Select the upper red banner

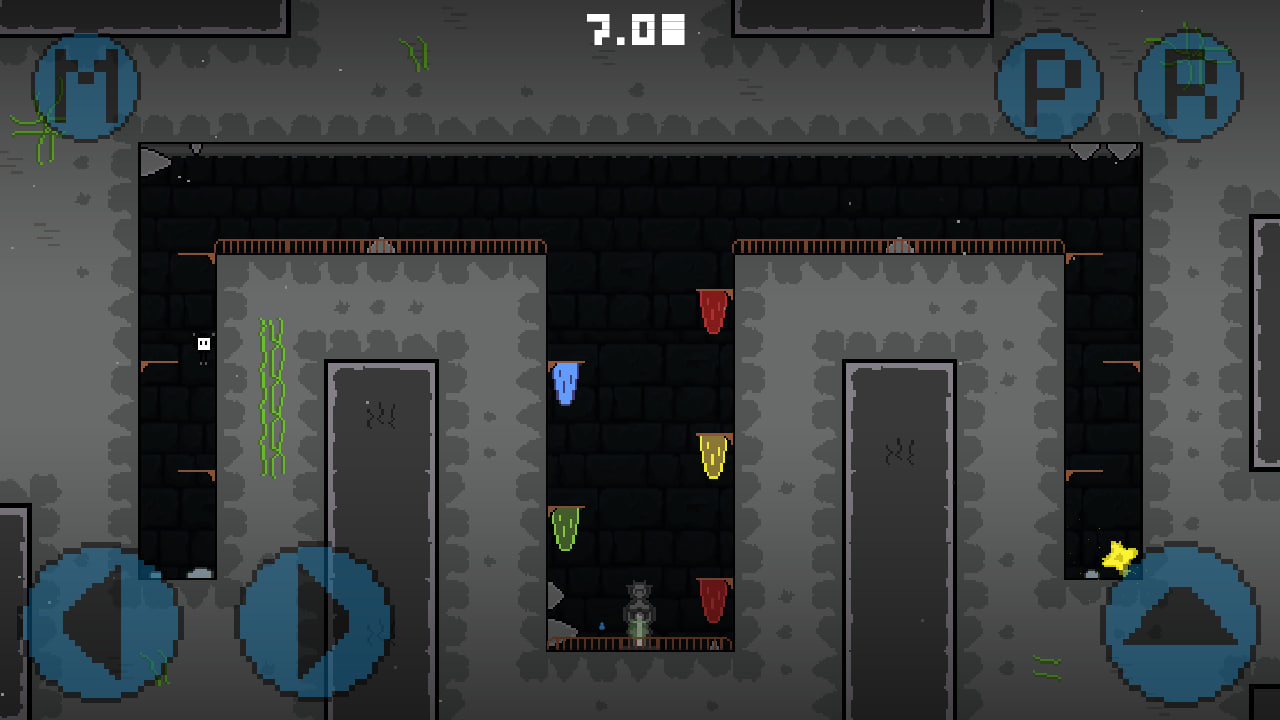(x=711, y=310)
